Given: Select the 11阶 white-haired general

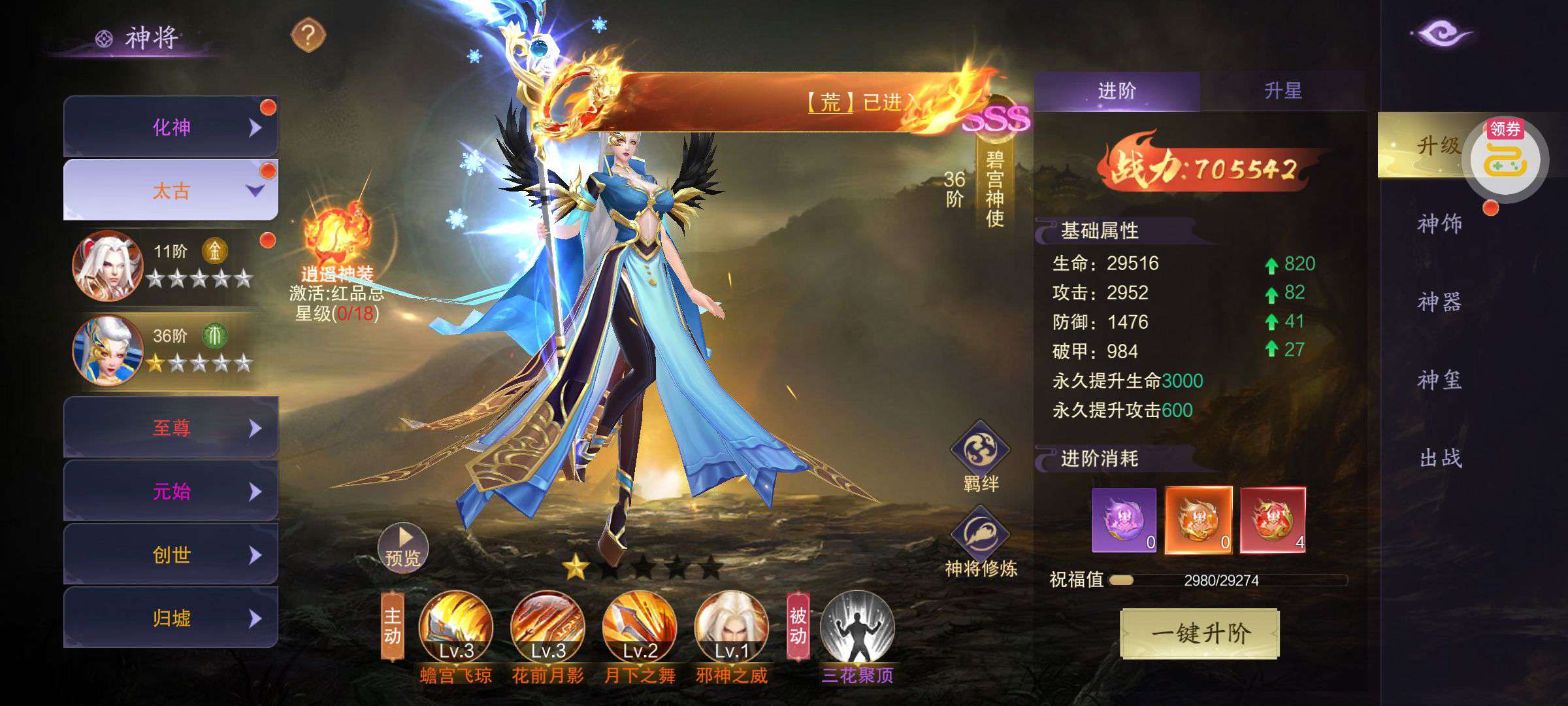Looking at the screenshot, I should tap(108, 266).
